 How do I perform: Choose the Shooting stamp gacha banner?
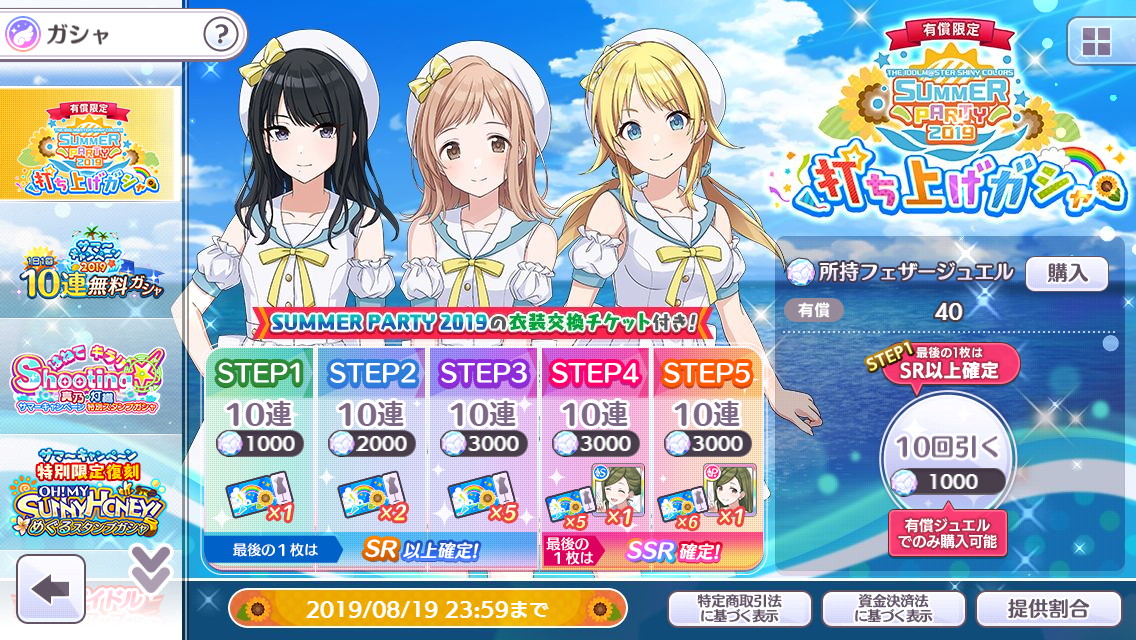tap(90, 379)
